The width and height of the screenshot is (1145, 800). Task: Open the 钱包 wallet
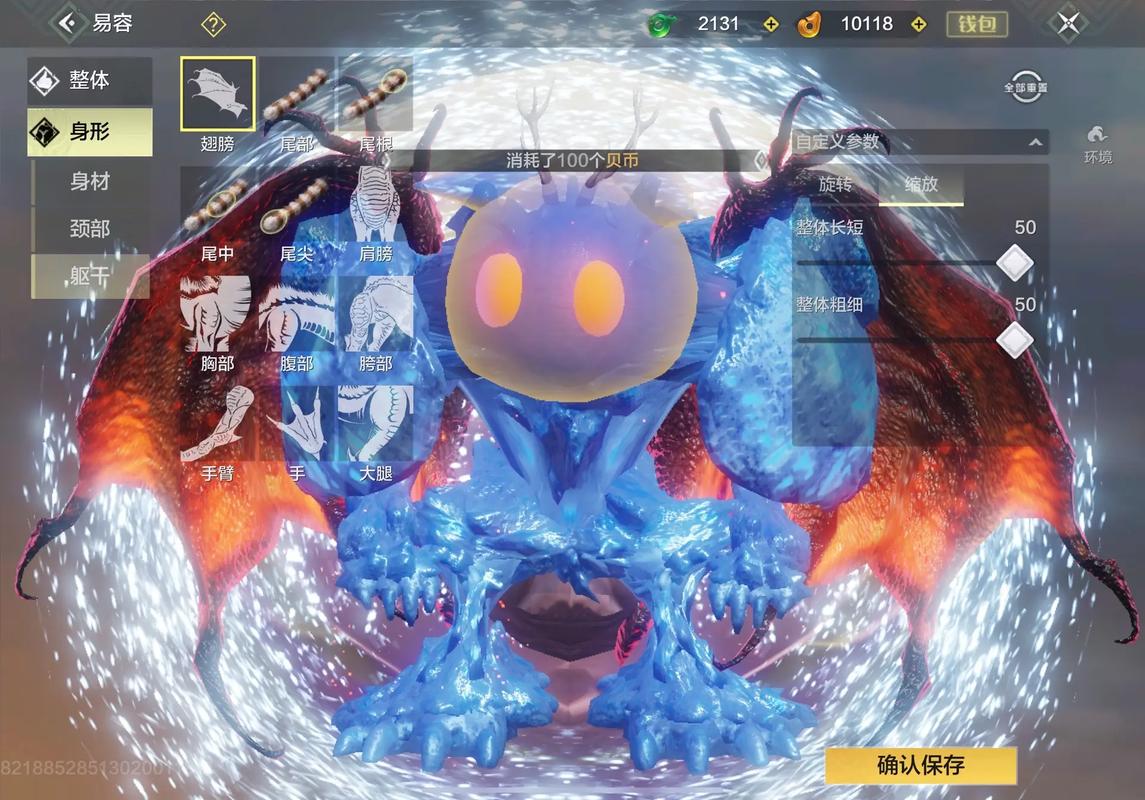point(976,24)
